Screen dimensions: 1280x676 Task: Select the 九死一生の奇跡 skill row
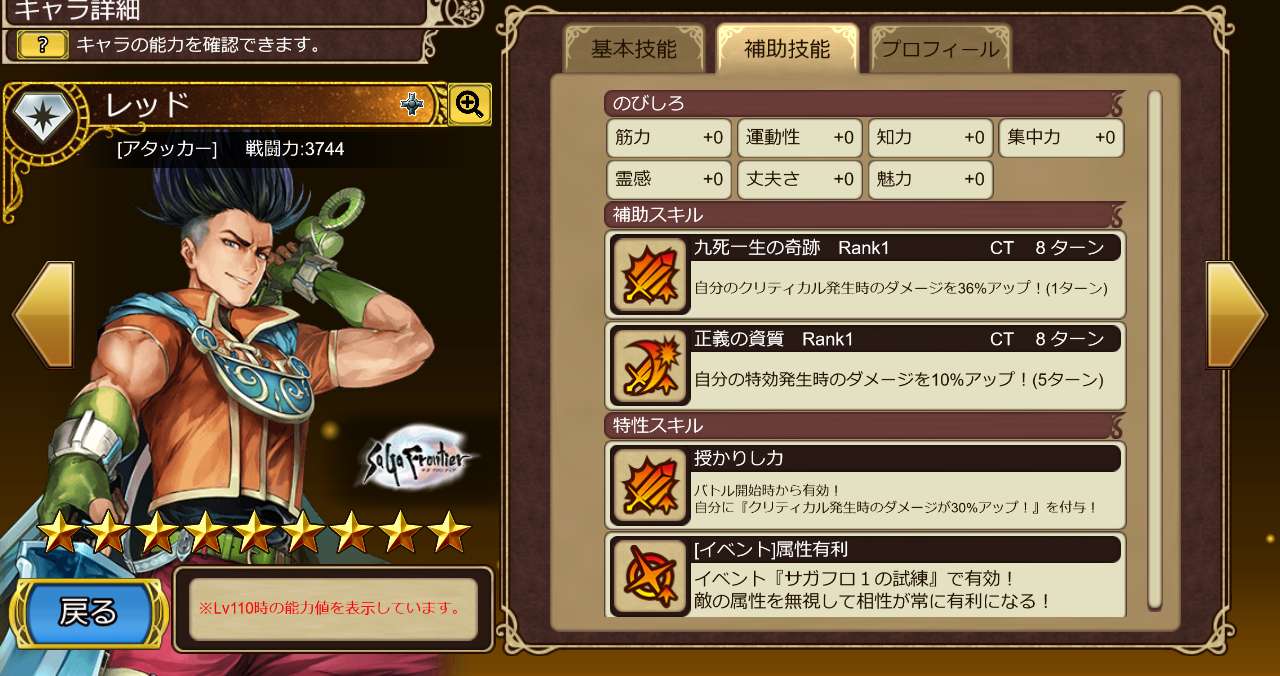[865, 274]
